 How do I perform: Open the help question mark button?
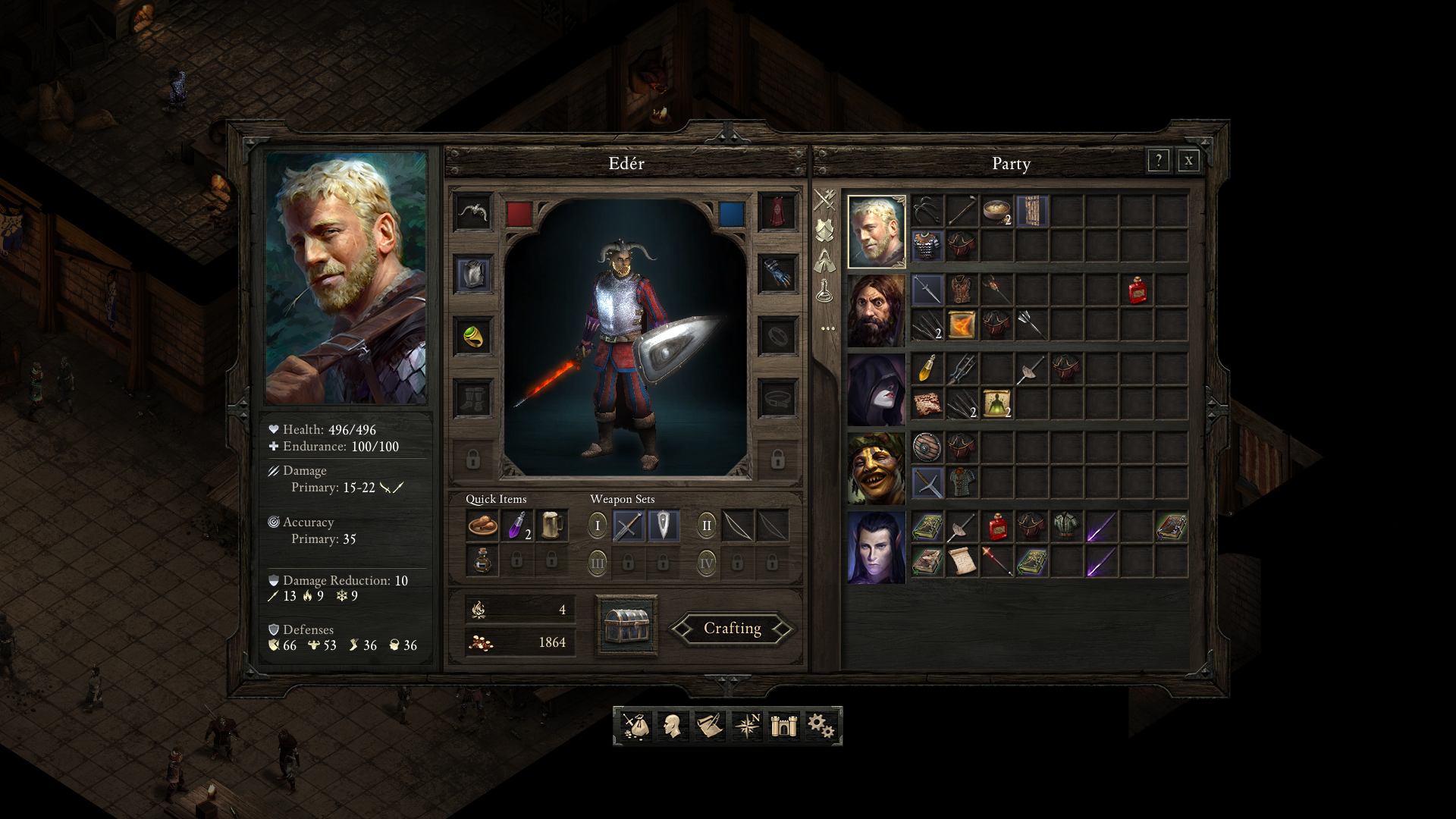(x=1158, y=161)
